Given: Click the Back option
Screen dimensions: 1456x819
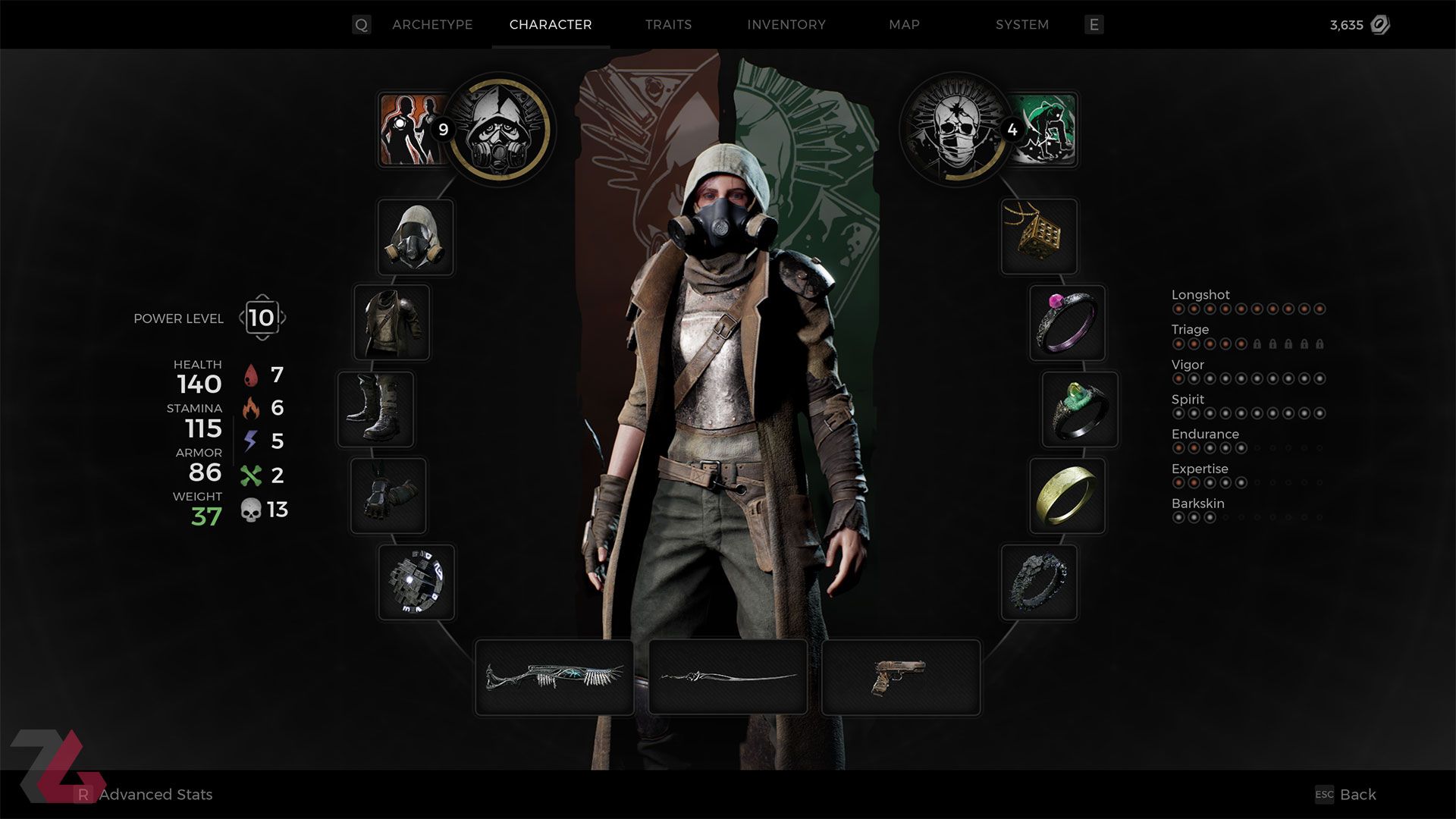Looking at the screenshot, I should (x=1357, y=795).
